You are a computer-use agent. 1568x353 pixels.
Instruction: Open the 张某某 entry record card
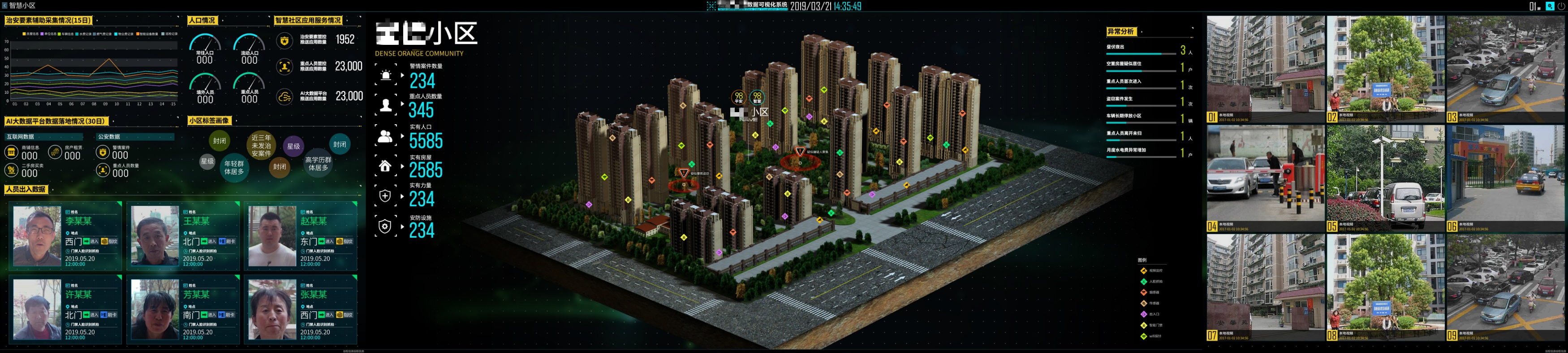[301, 309]
